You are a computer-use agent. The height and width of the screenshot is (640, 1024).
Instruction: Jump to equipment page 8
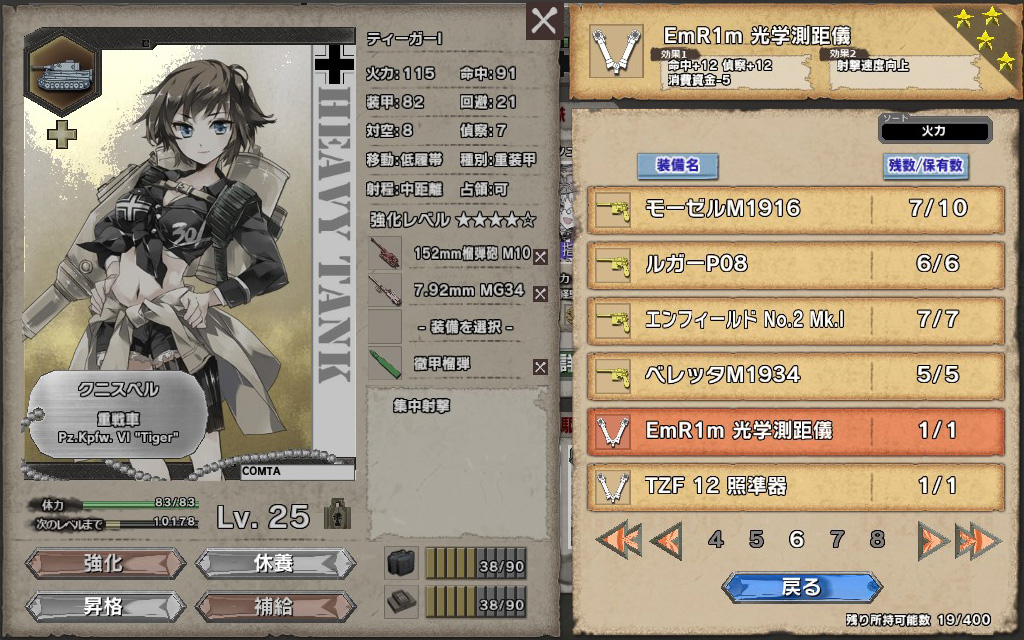pos(877,540)
